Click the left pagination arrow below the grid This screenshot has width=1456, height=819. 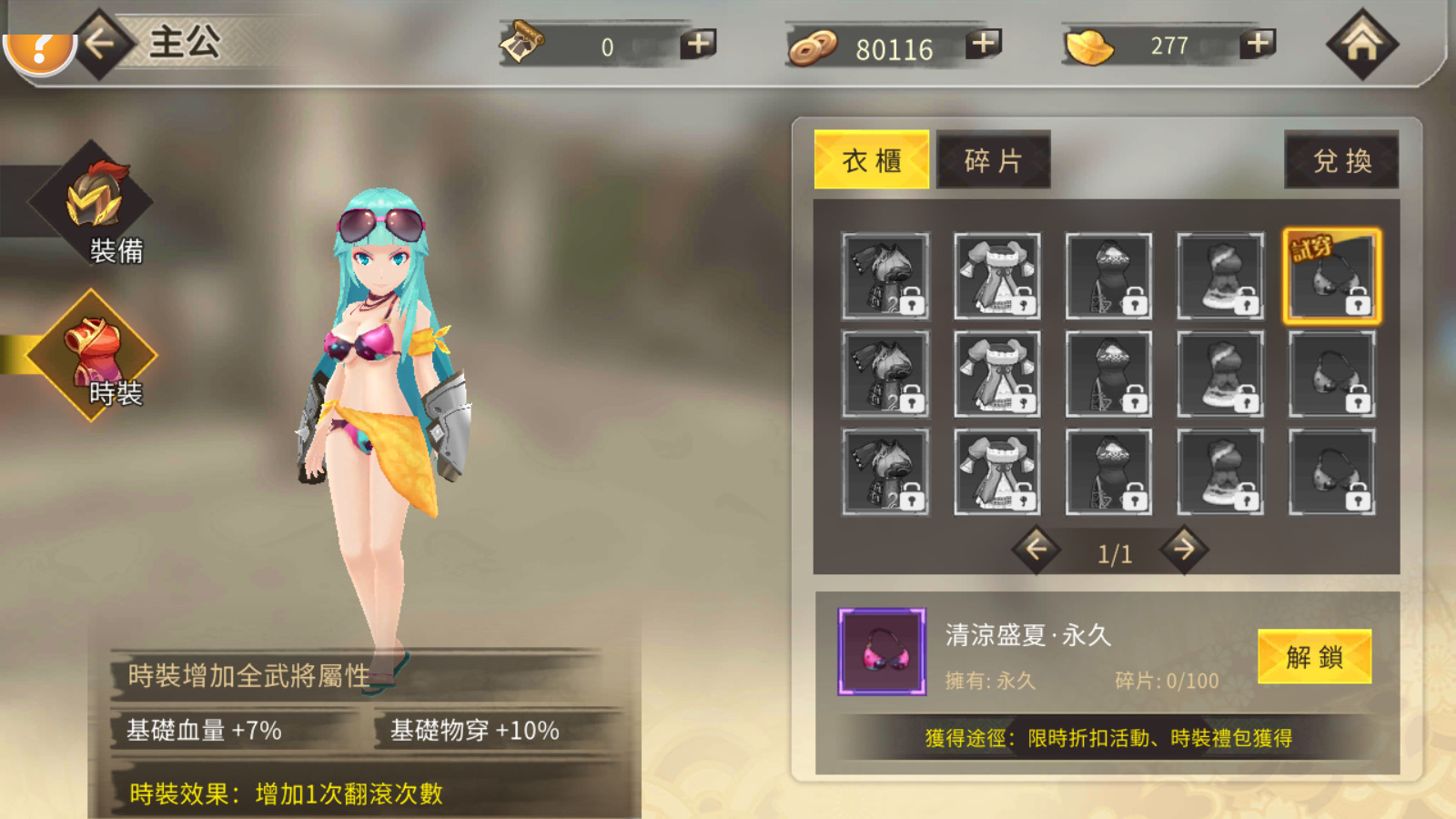pos(1035,551)
